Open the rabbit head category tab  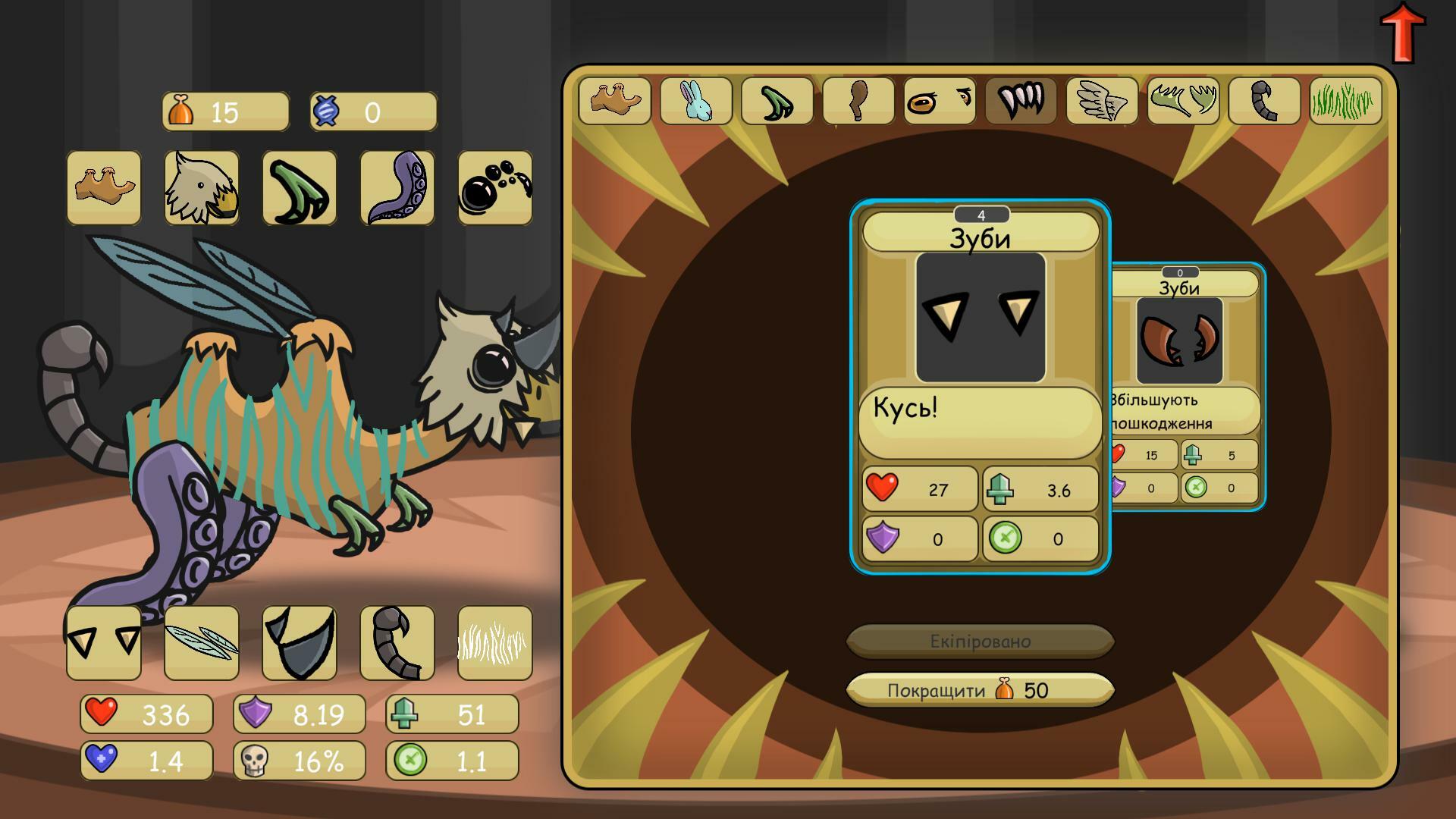pyautogui.click(x=696, y=101)
